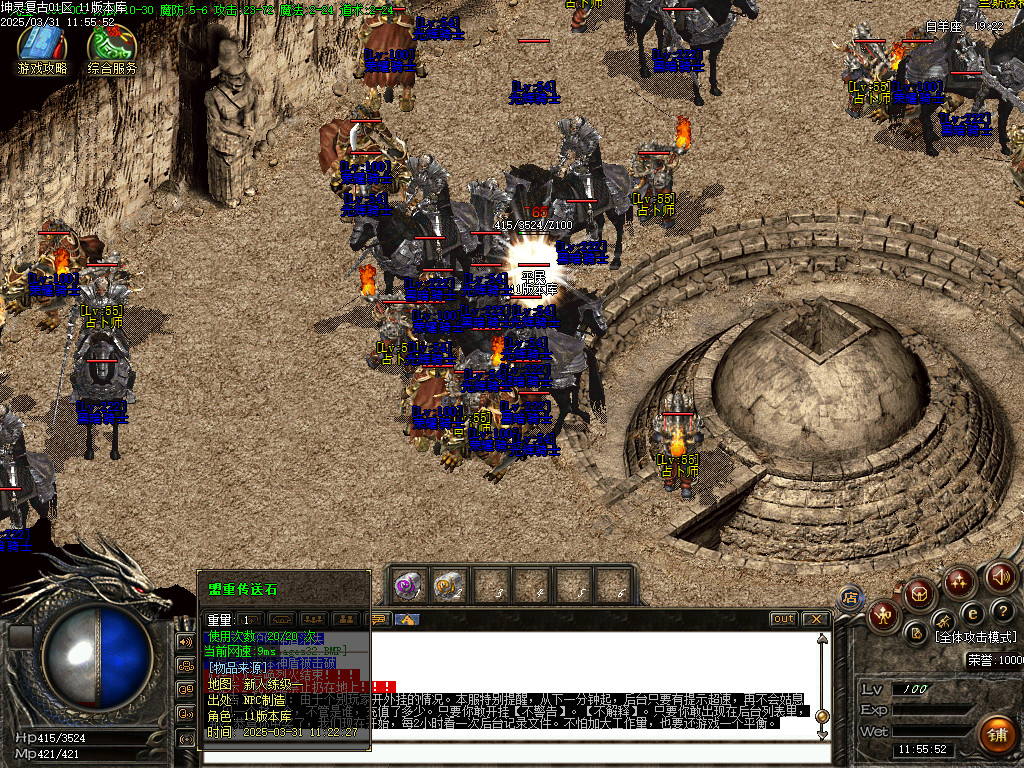Screen dimensions: 1024x768
Task: Switch the 全体攻击模式 attack mode label
Action: (975, 636)
